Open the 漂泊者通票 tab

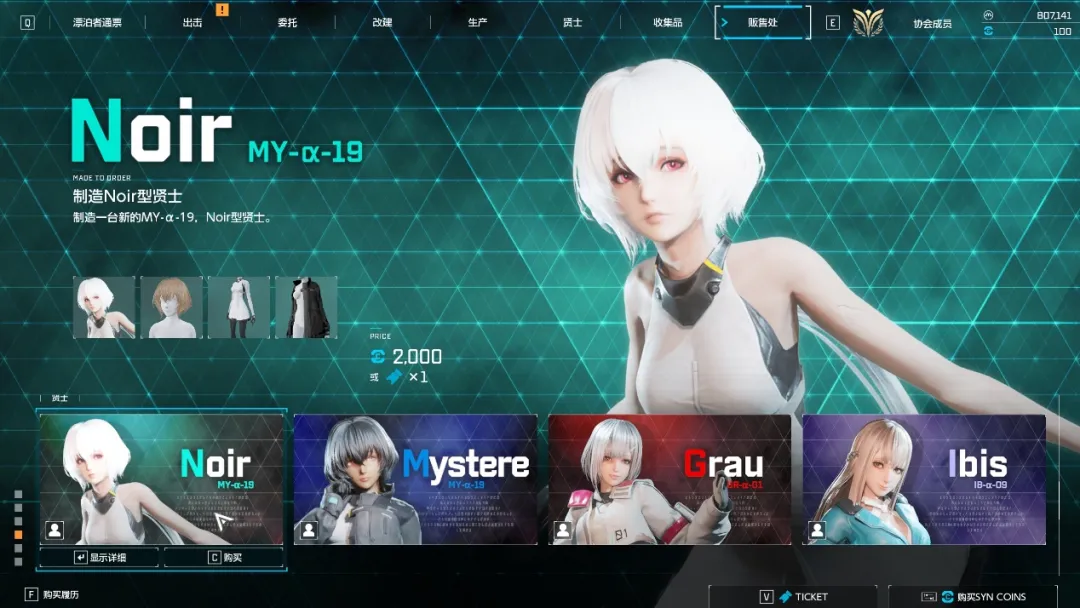coord(97,22)
